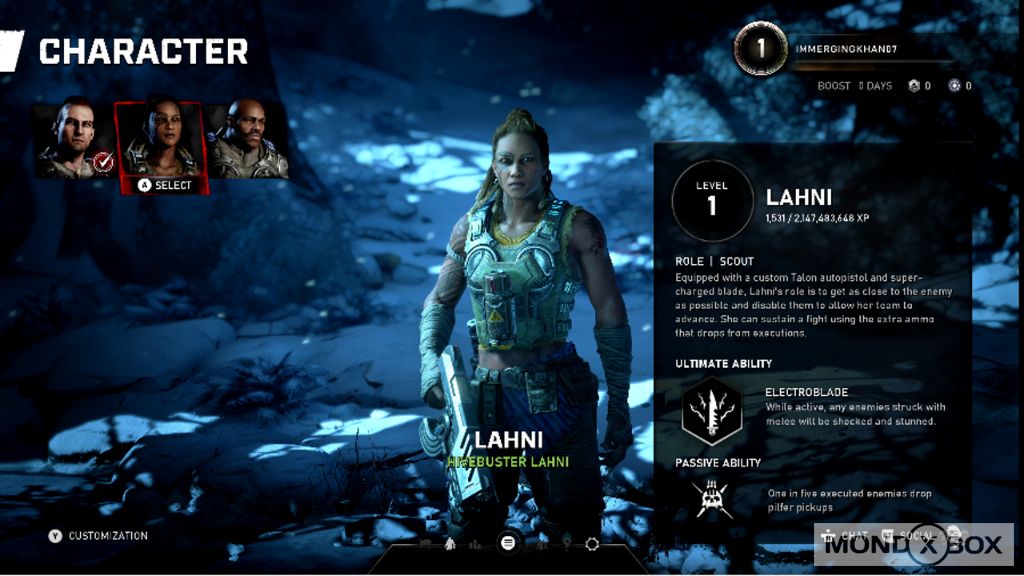Open the gear settings icon in bottom bar

pyautogui.click(x=591, y=543)
